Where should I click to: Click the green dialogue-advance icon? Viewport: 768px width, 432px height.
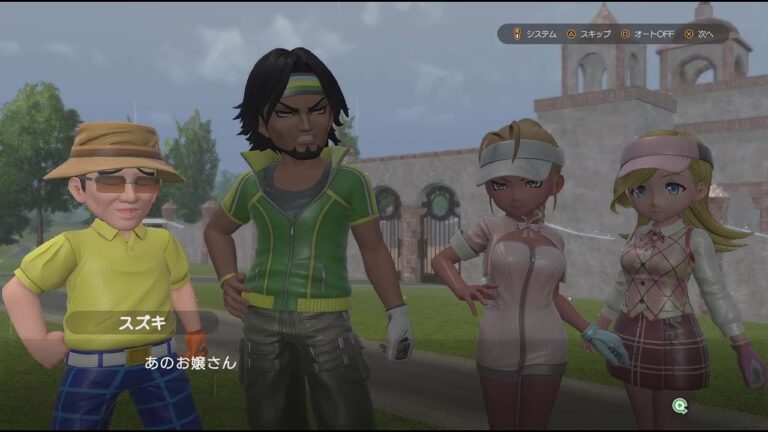[x=680, y=405]
